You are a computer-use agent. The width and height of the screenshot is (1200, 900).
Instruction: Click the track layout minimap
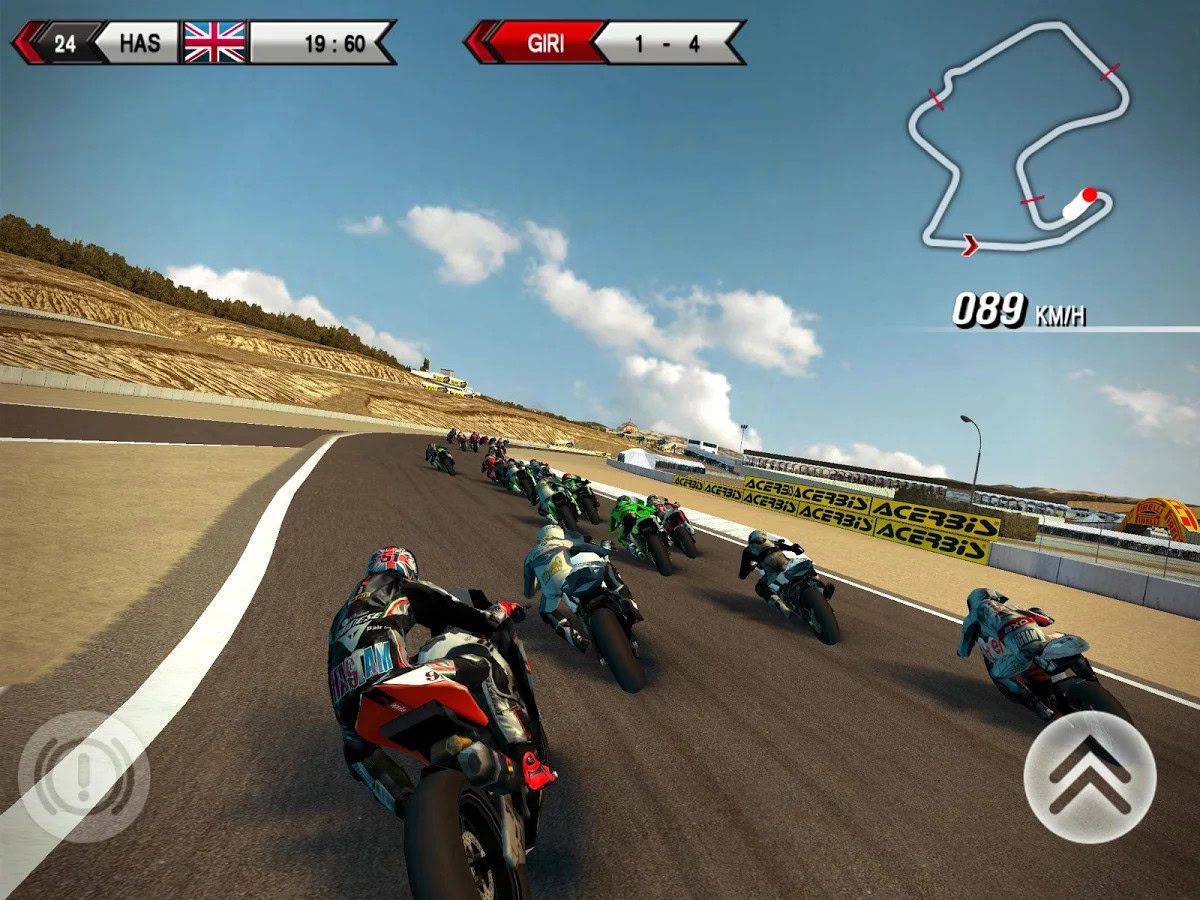[1018, 140]
